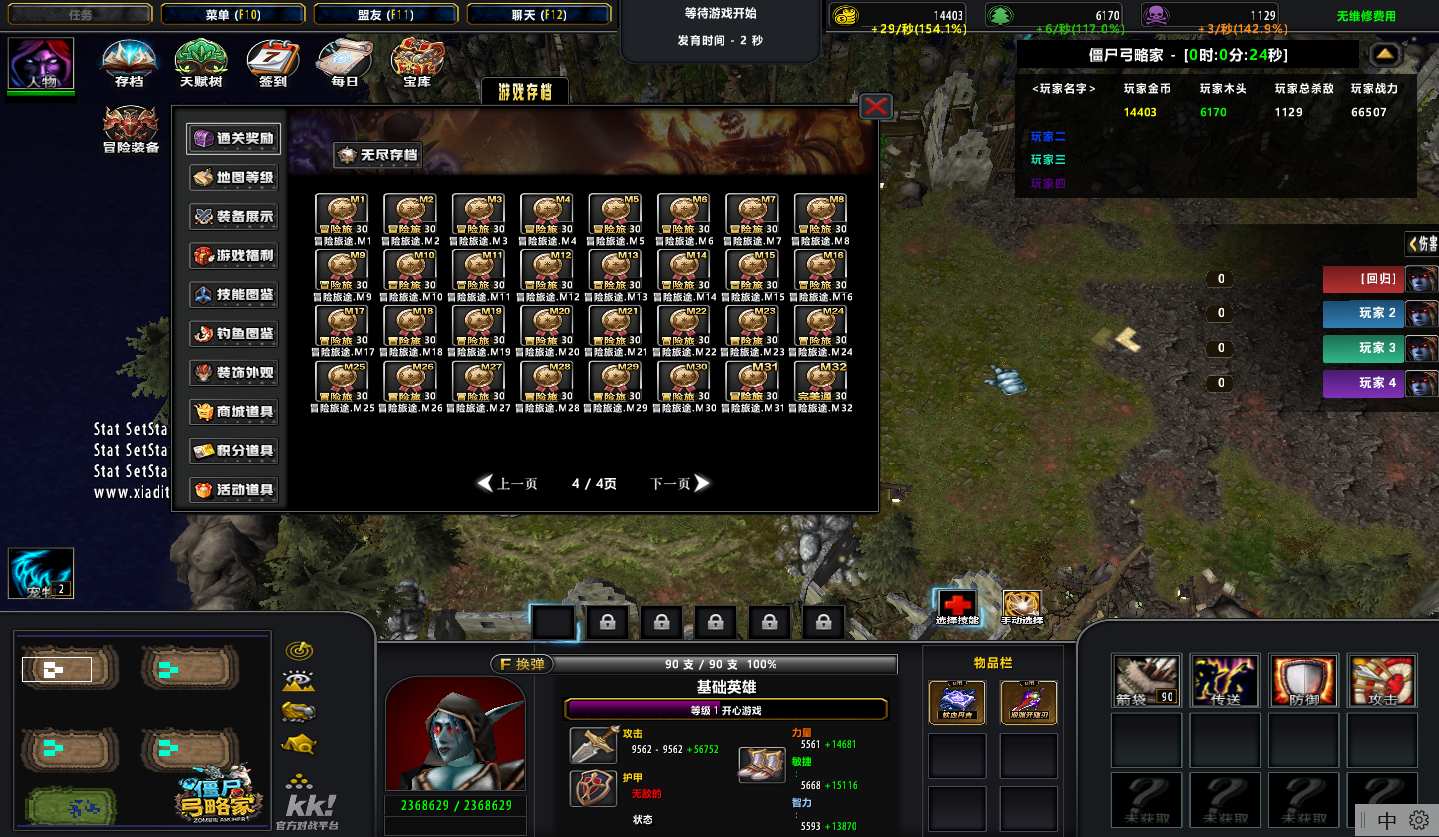Click the 无尽存档 button
The image size is (1439, 837).
tap(377, 155)
